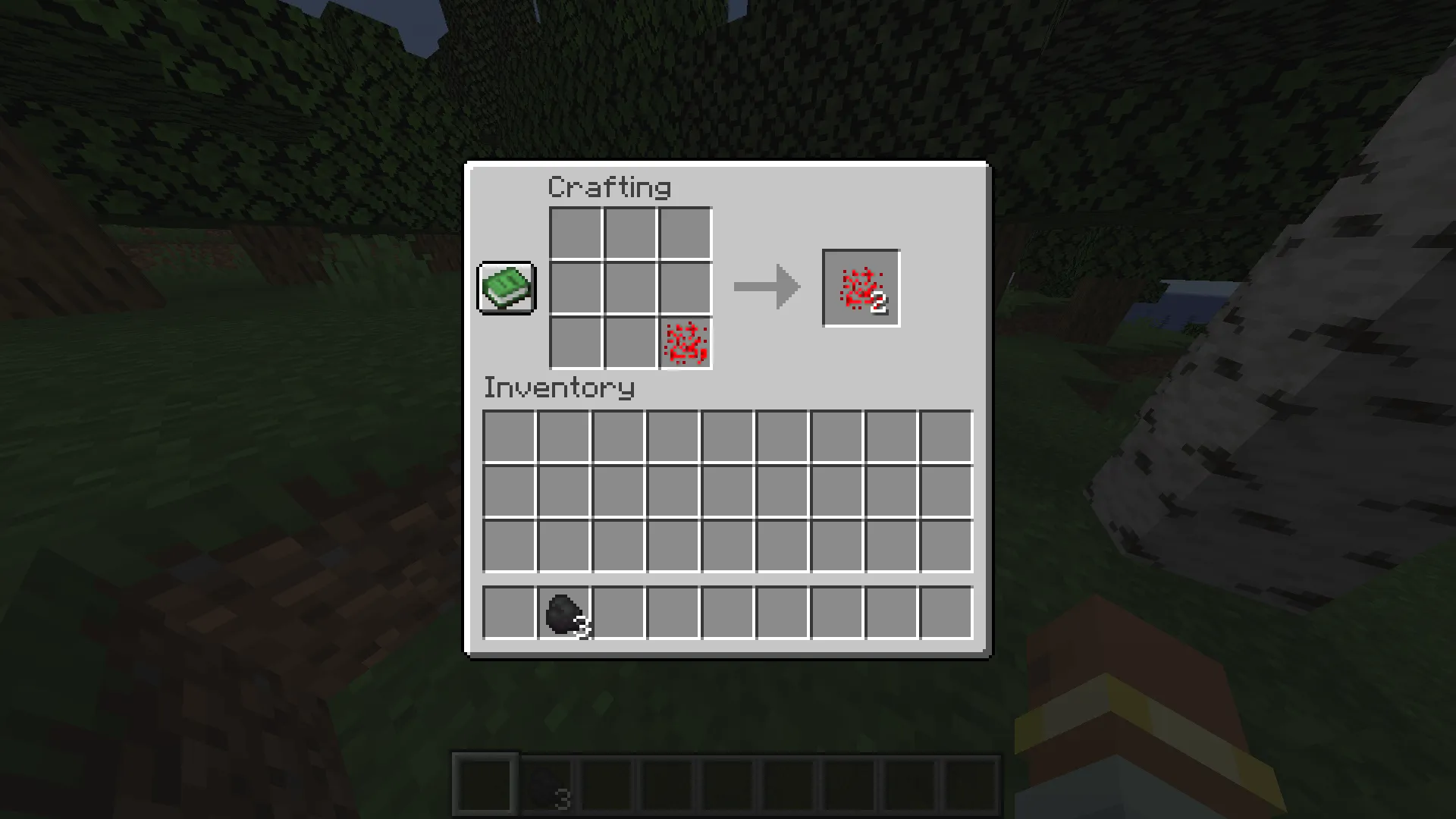Toggle the crafting recipe book open
The height and width of the screenshot is (819, 1456).
[505, 288]
